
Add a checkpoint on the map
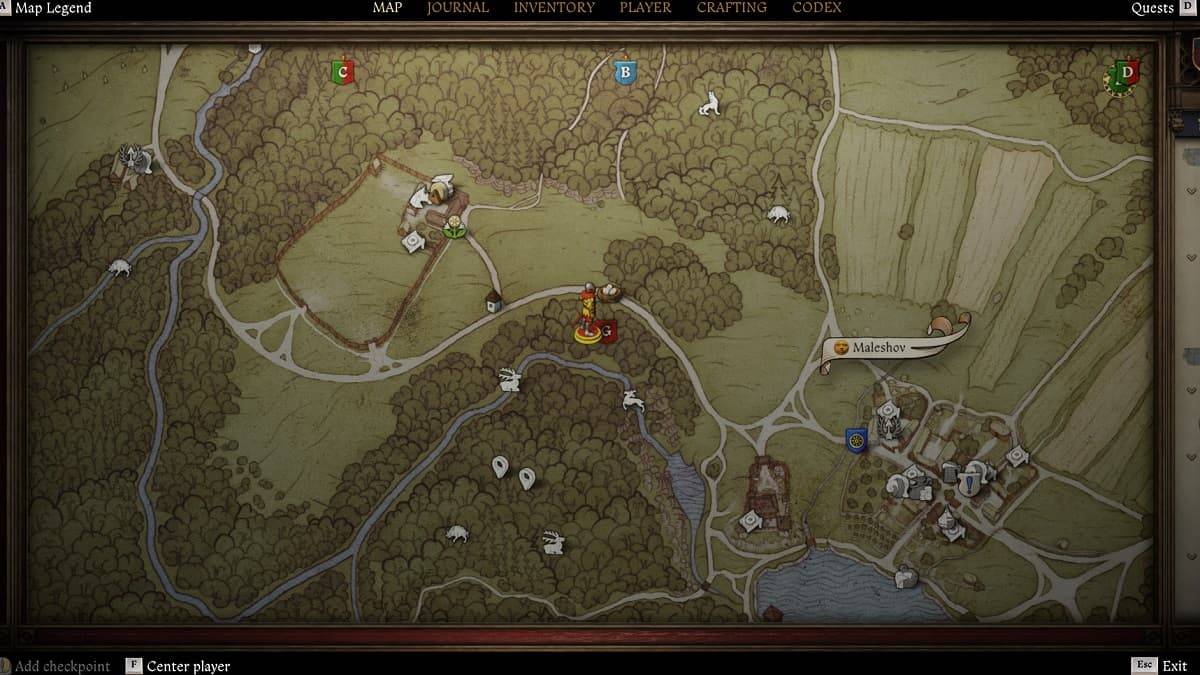coord(62,666)
